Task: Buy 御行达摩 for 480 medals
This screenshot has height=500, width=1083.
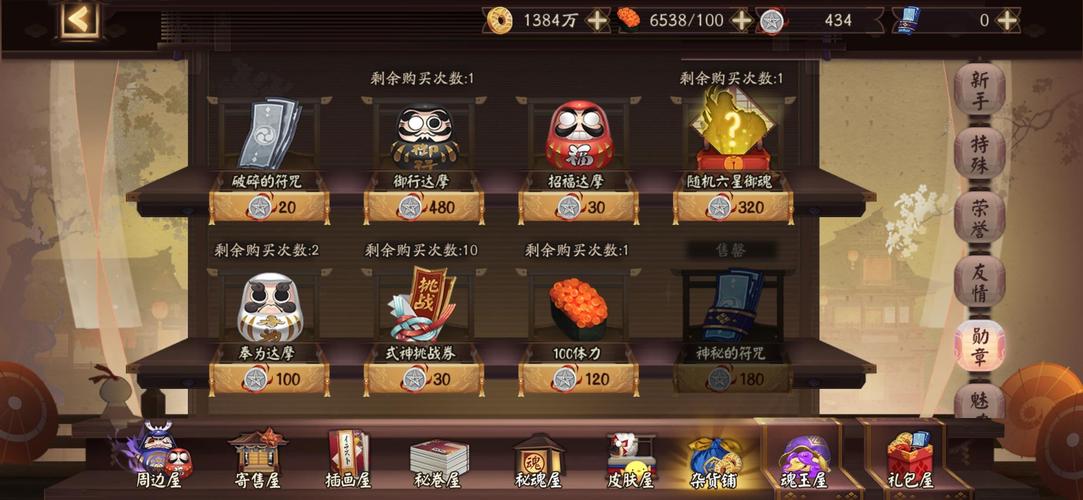Action: [423, 207]
